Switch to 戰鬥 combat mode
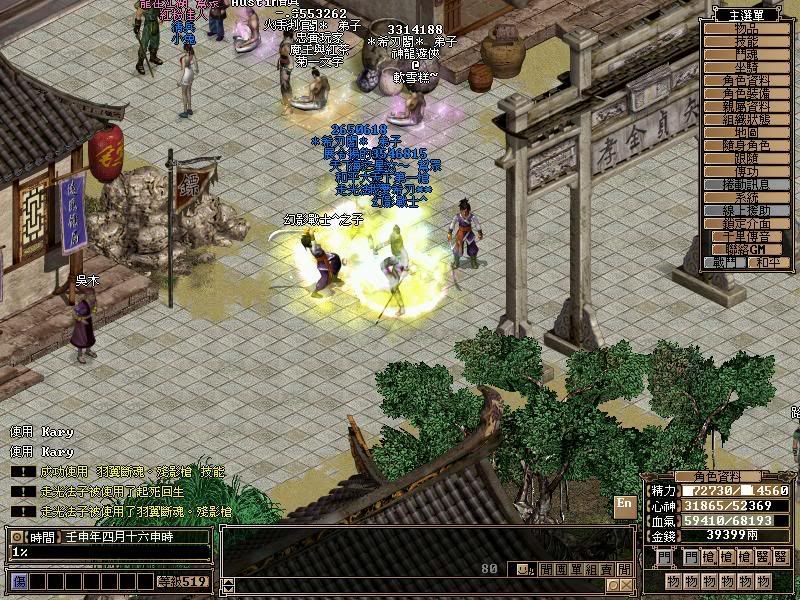The image size is (800, 600). 727,263
